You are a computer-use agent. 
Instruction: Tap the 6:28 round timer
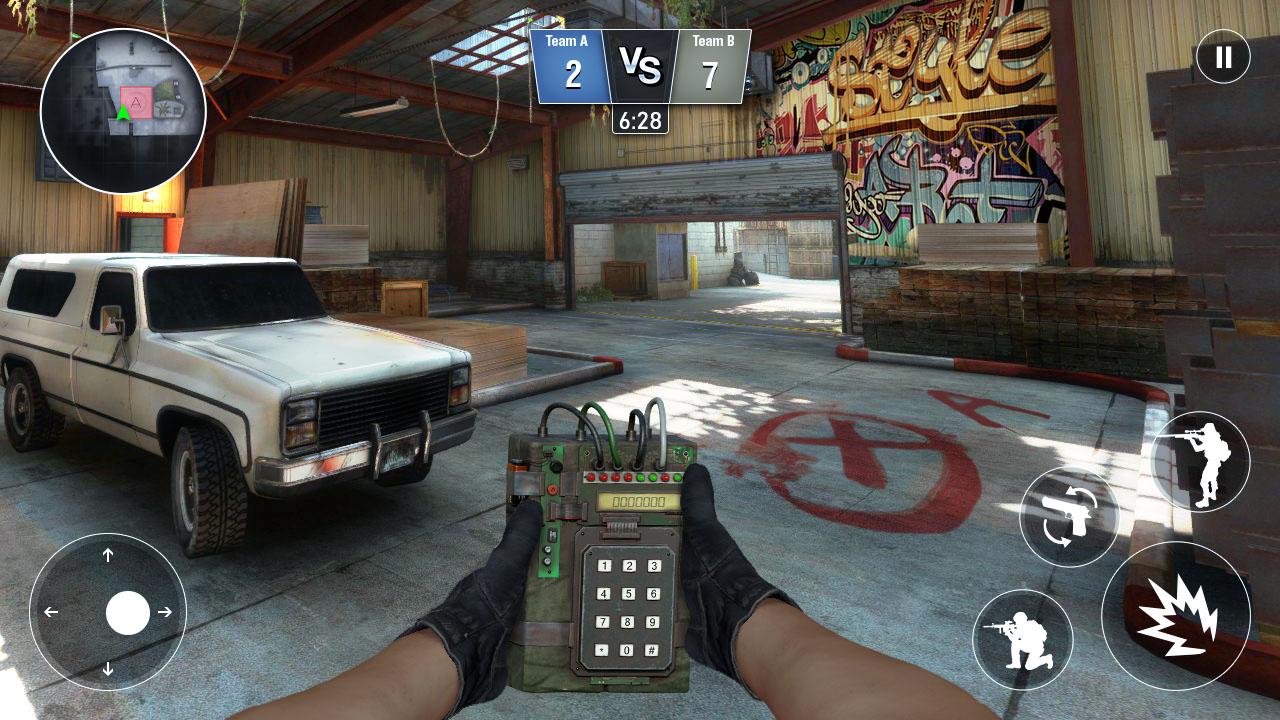point(643,120)
